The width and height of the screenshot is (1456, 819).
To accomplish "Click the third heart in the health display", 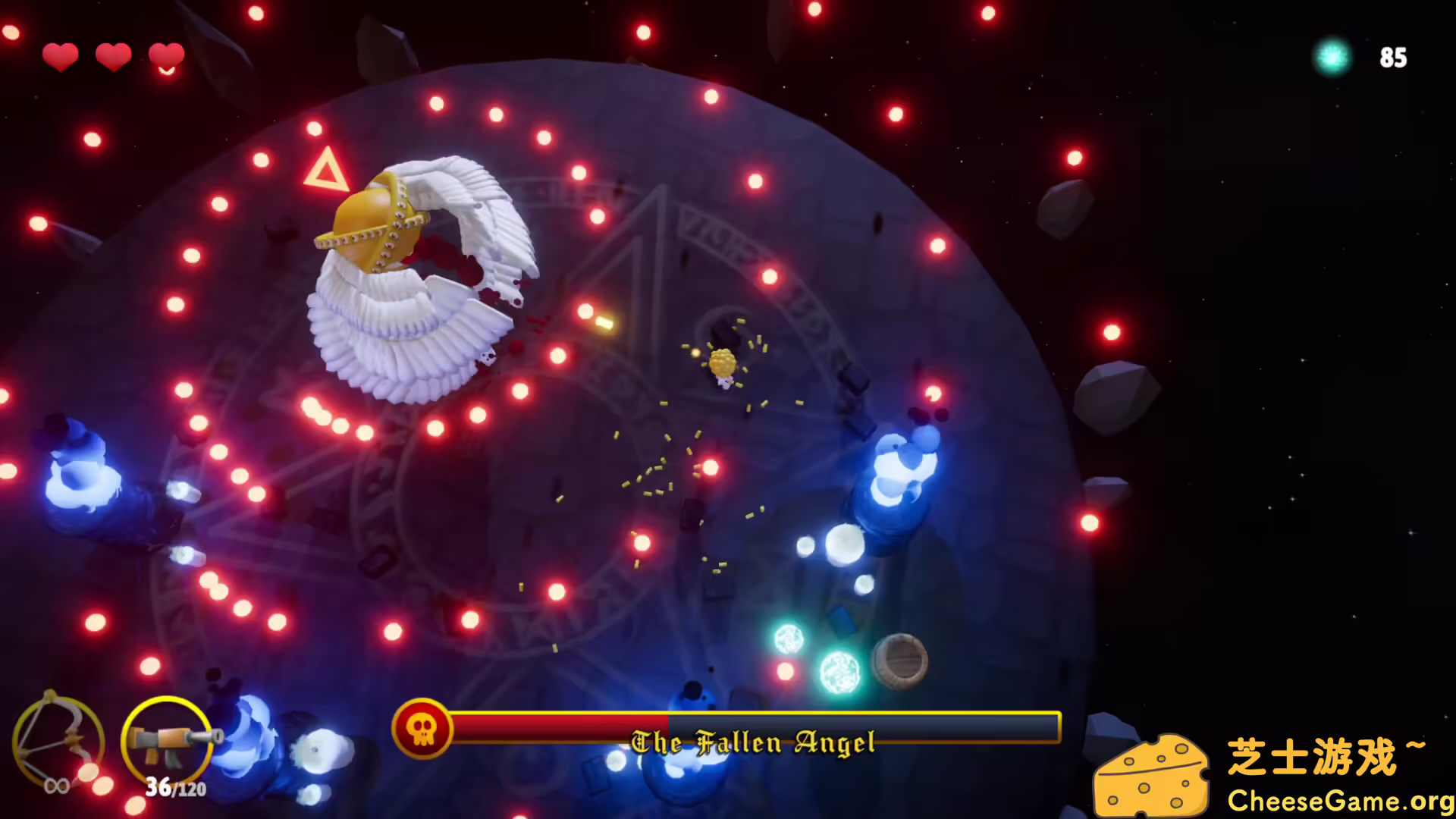I will (x=166, y=56).
